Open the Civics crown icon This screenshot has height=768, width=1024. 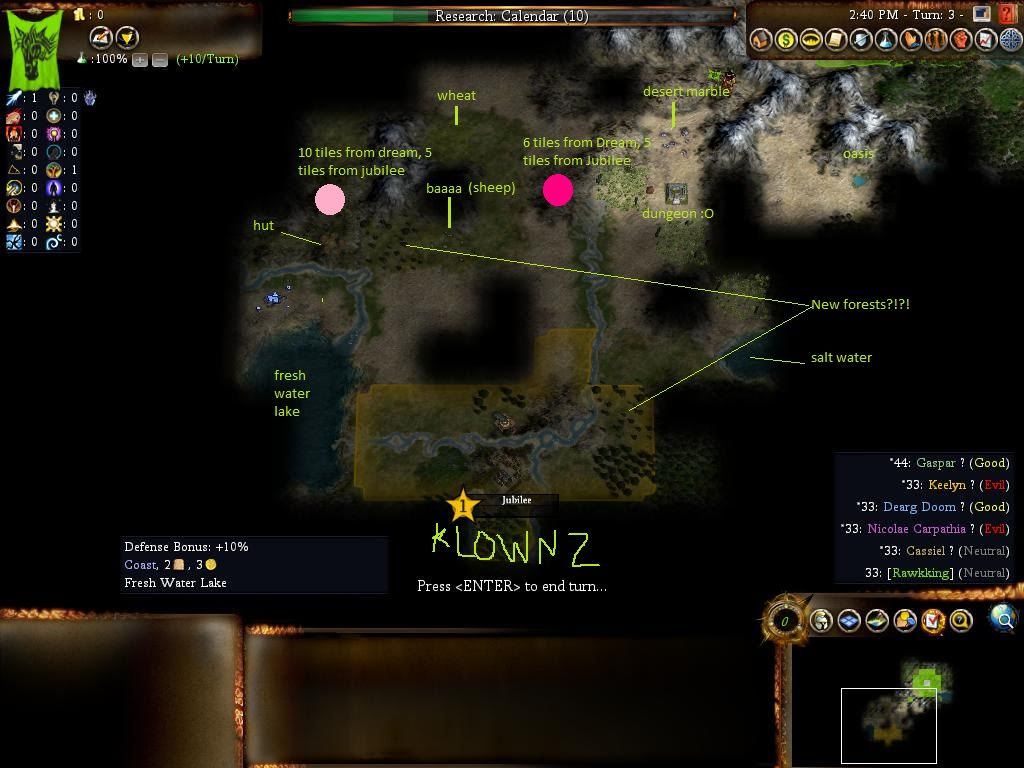[x=811, y=40]
